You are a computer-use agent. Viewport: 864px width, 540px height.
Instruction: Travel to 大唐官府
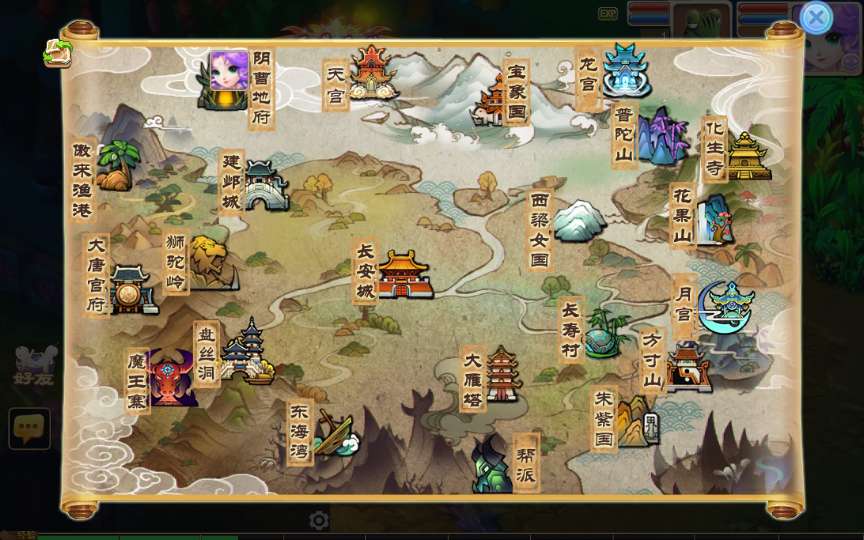130,288
